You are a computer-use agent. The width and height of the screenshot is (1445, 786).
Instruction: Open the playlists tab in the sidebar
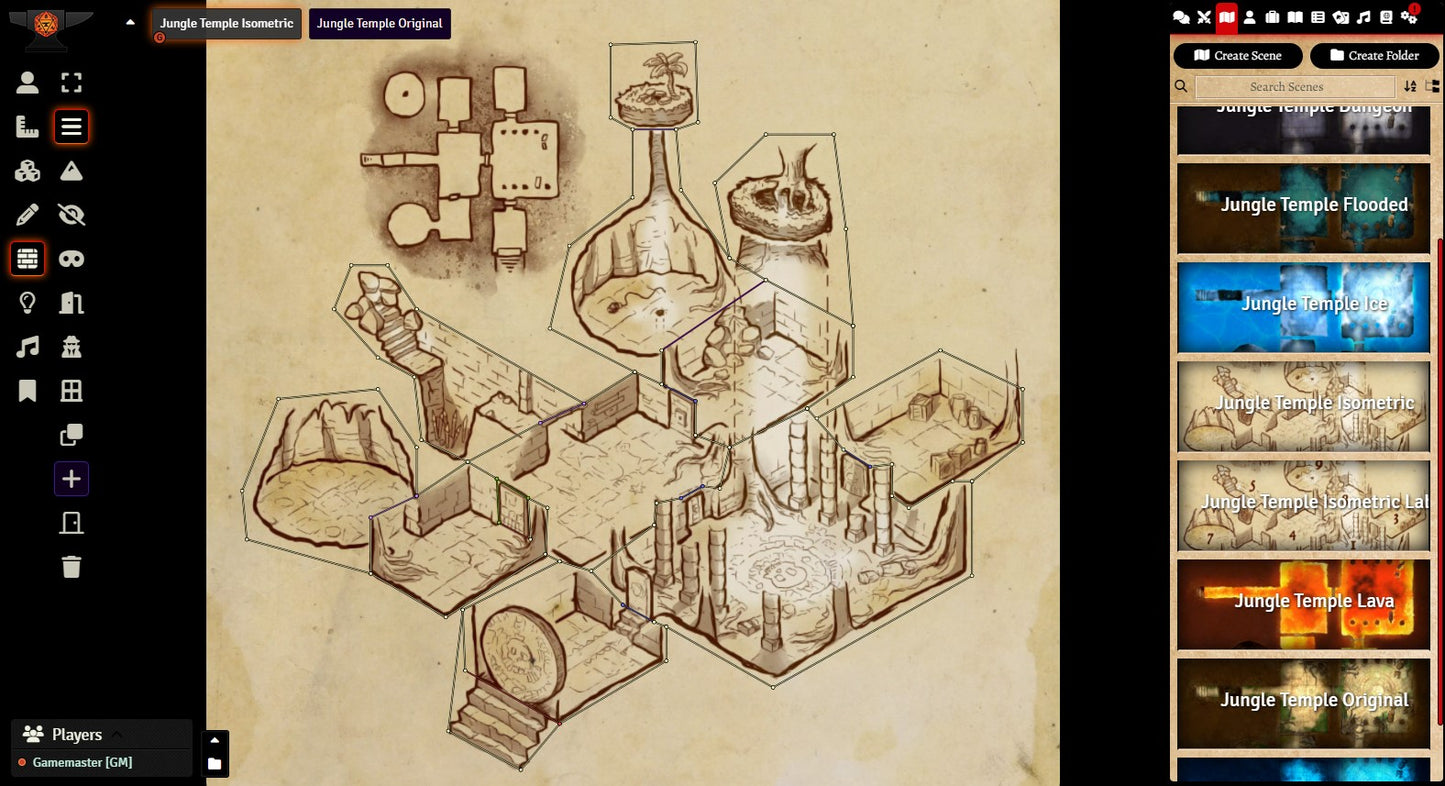pyautogui.click(x=1364, y=17)
